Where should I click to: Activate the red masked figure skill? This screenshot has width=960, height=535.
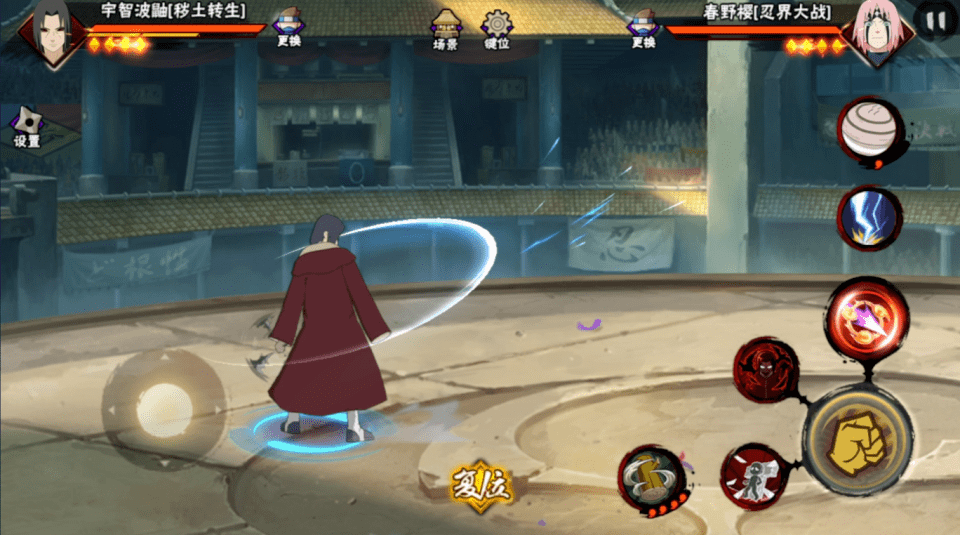tap(765, 371)
